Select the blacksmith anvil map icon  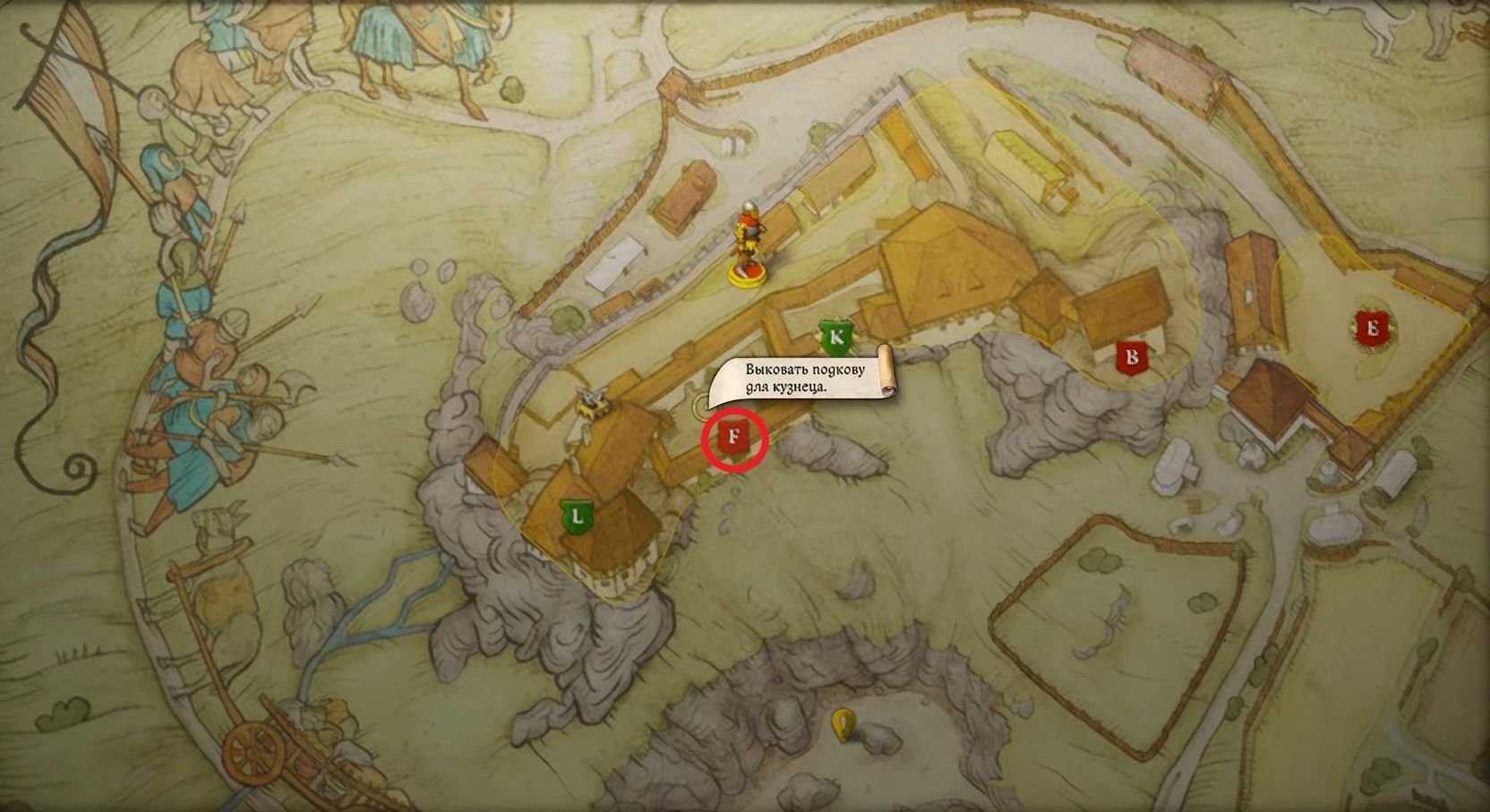[x=594, y=403]
